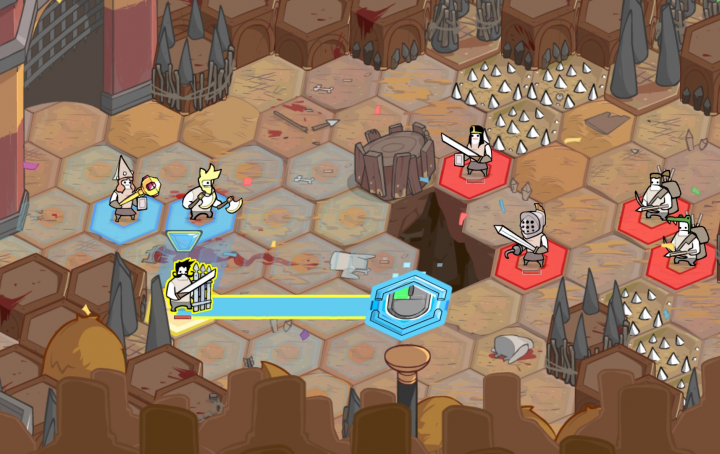720x454 pixels.
Task: Confirm move to the glowing blue hex
Action: 411,303
